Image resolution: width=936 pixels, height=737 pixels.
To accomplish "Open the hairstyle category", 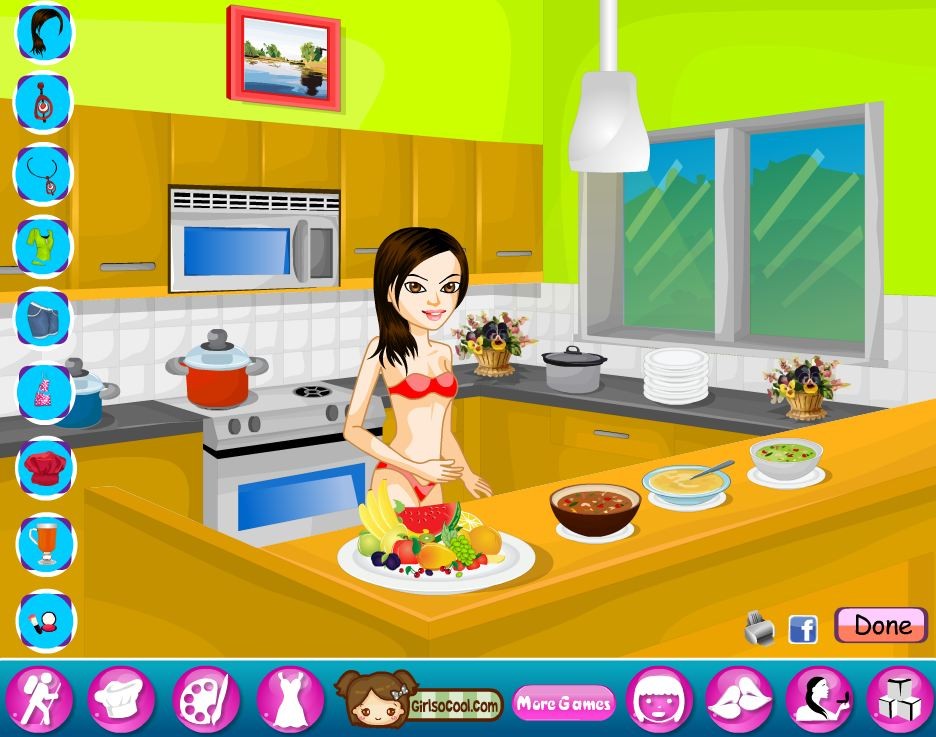I will (43, 31).
